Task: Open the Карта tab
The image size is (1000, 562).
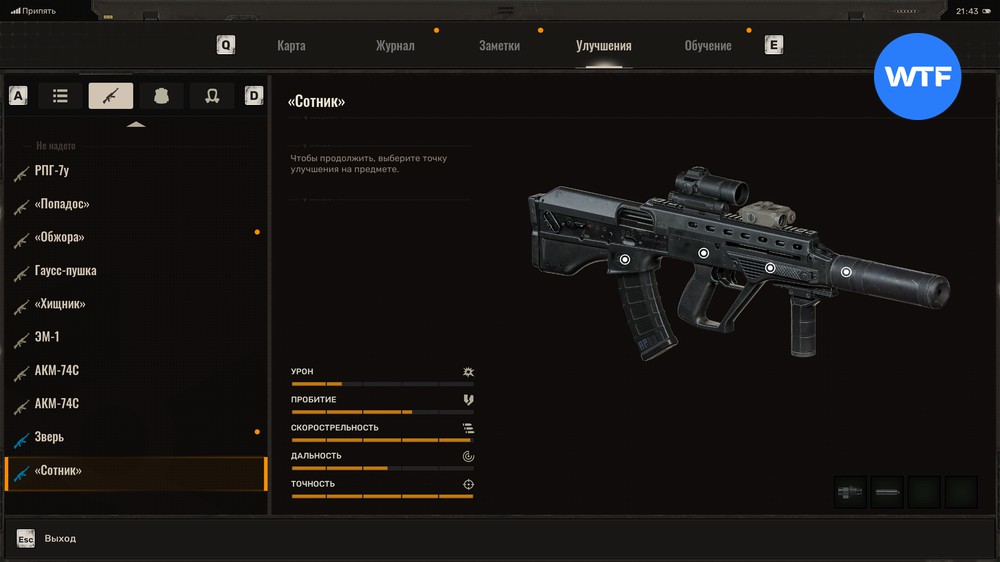Action: pyautogui.click(x=291, y=46)
